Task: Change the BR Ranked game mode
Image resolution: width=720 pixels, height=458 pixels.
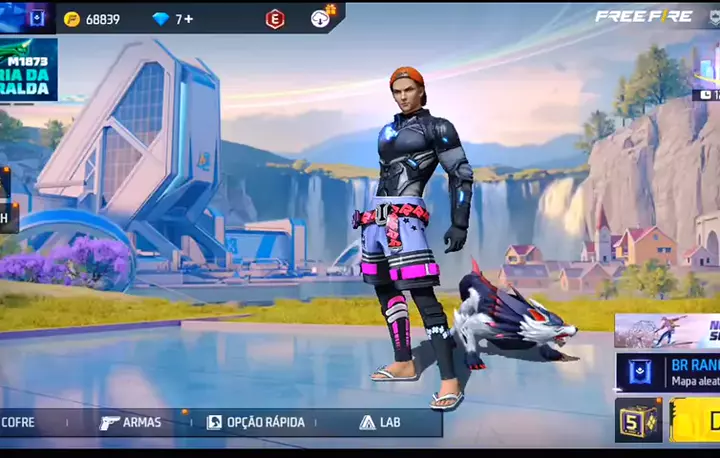Action: pyautogui.click(x=667, y=371)
